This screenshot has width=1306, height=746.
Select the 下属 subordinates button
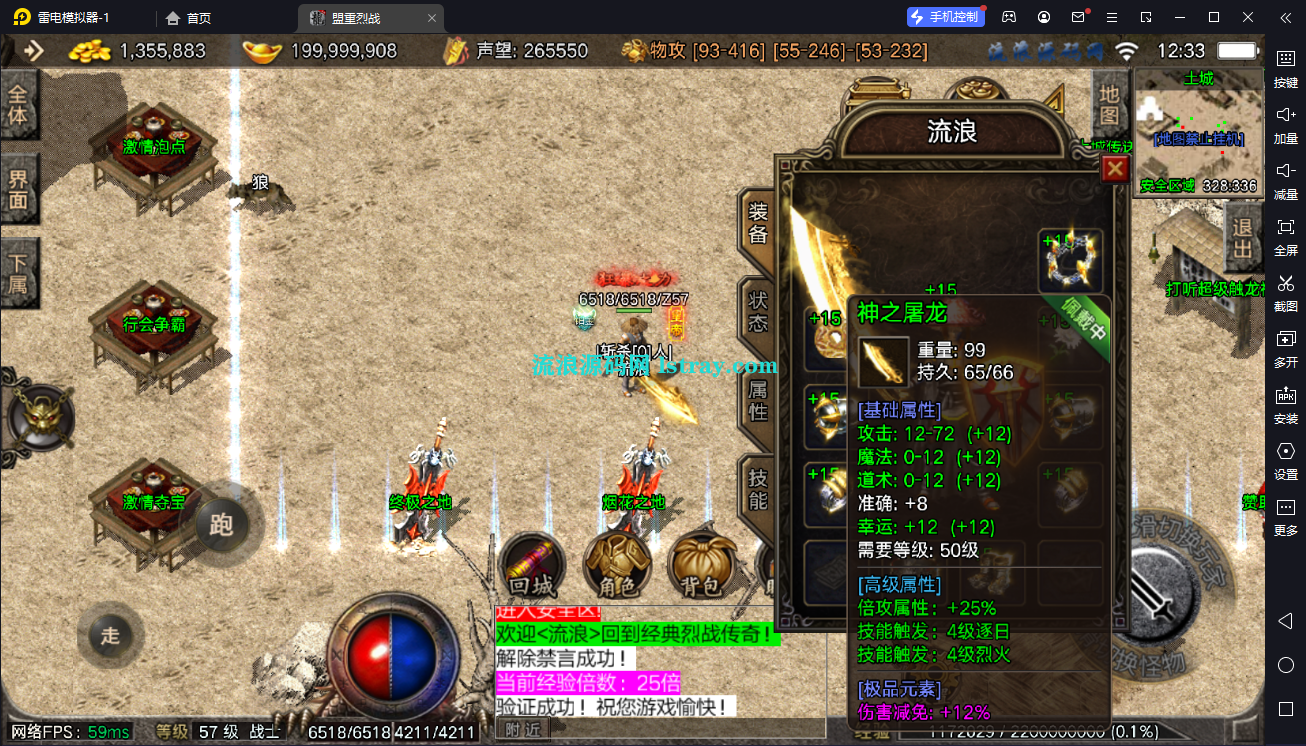click(x=19, y=274)
